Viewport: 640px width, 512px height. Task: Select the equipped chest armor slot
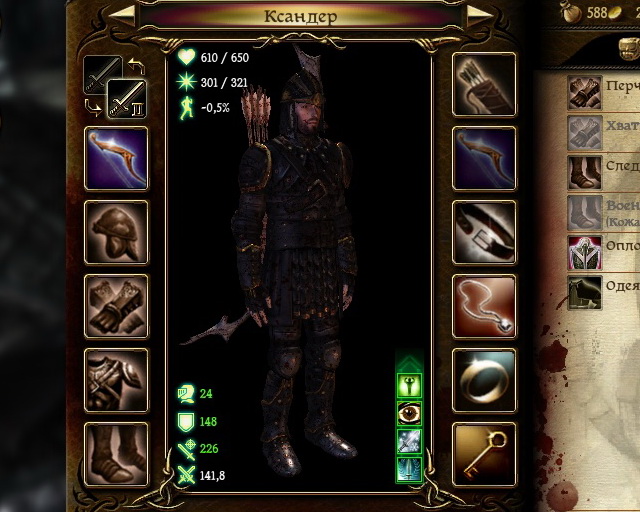[x=116, y=380]
